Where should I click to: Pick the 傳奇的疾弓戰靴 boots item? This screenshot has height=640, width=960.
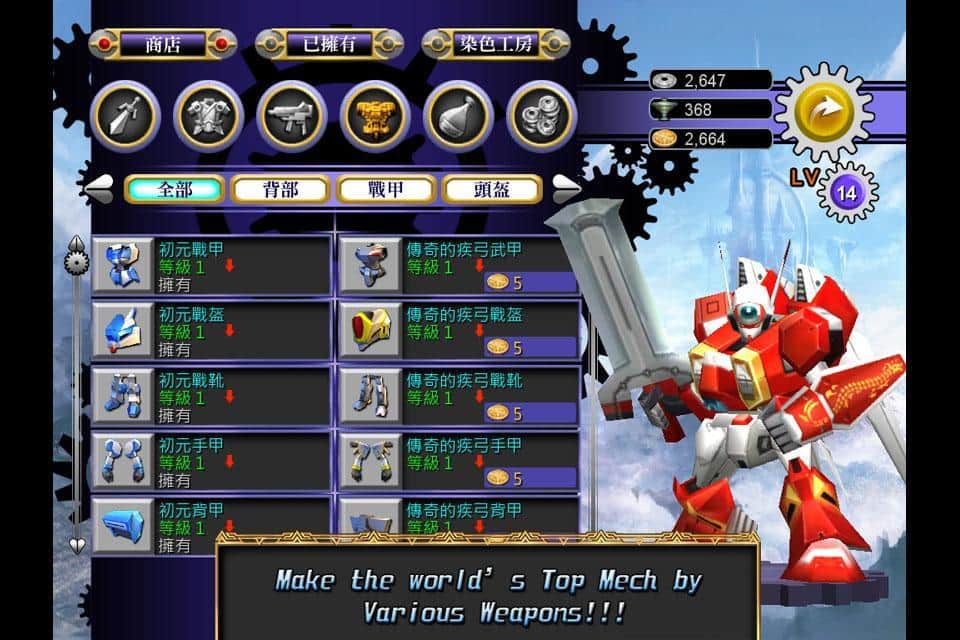pos(459,396)
